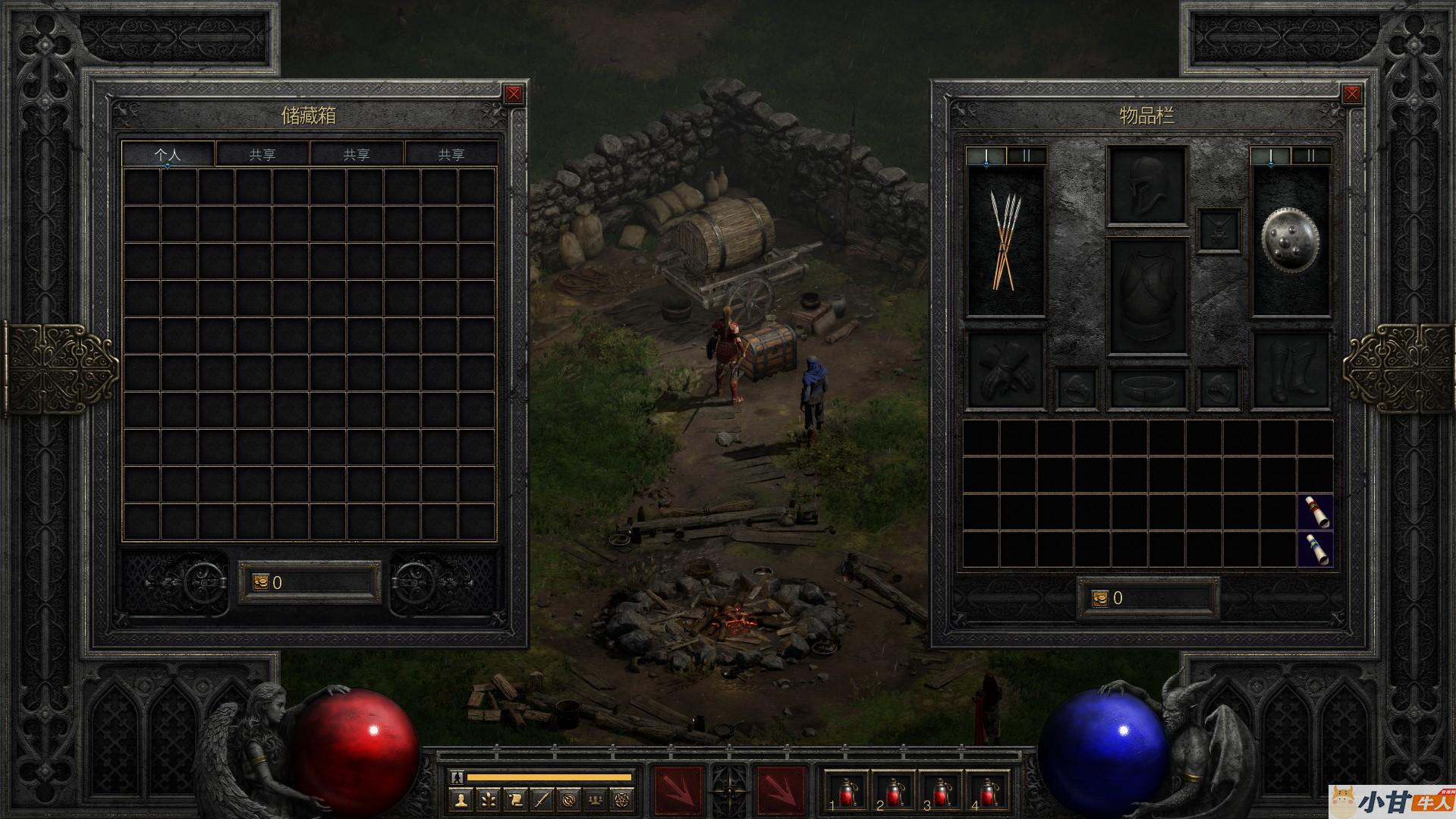Select the equipped javelins weapon slot
The width and height of the screenshot is (1456, 819).
(1005, 241)
